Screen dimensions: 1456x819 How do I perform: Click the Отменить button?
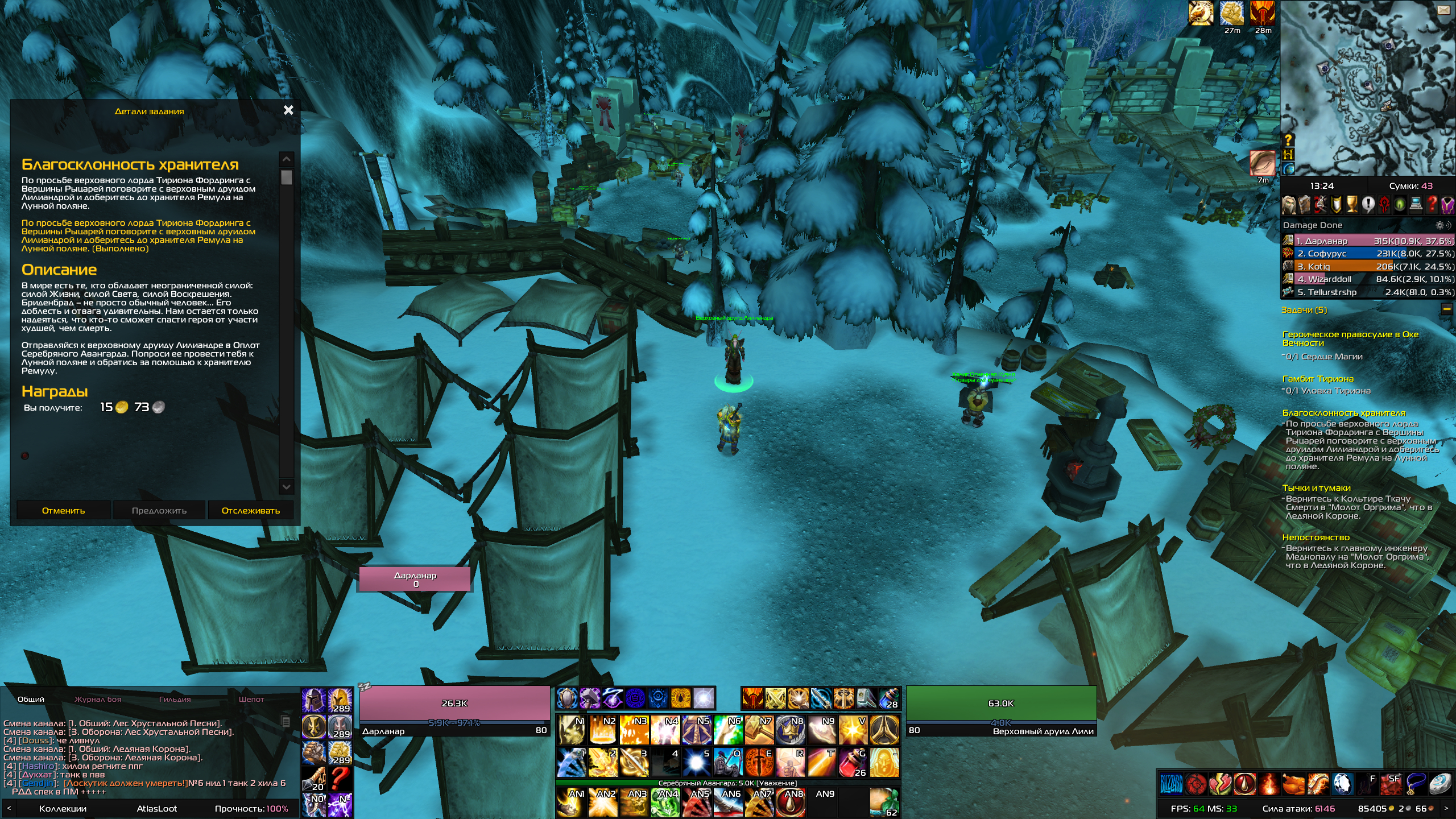click(x=63, y=510)
